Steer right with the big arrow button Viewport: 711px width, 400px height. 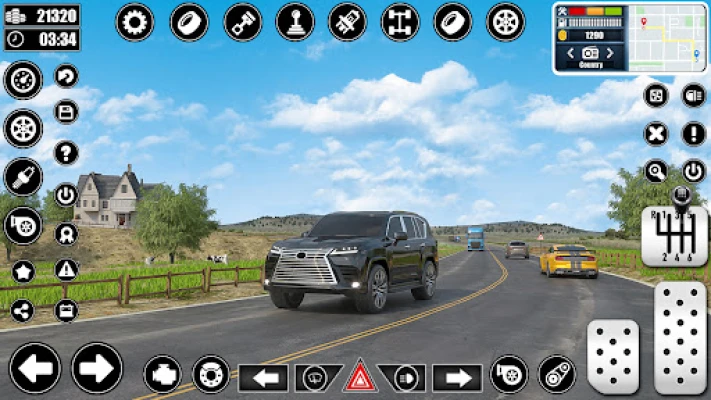pos(97,368)
